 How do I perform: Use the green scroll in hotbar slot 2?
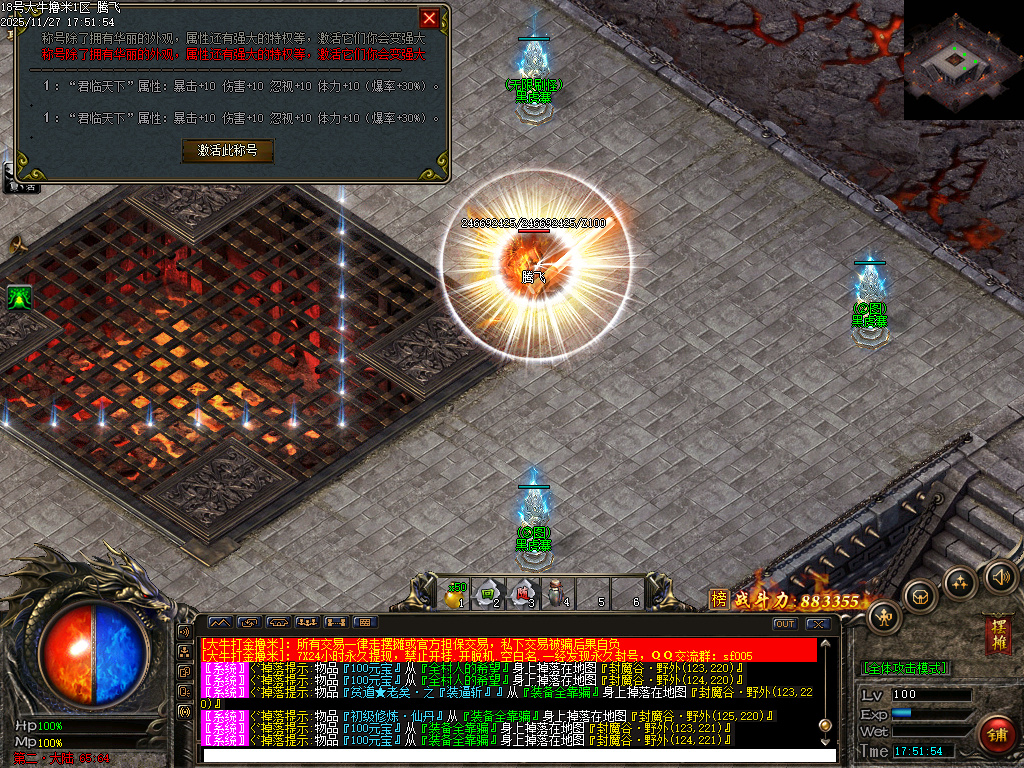490,593
